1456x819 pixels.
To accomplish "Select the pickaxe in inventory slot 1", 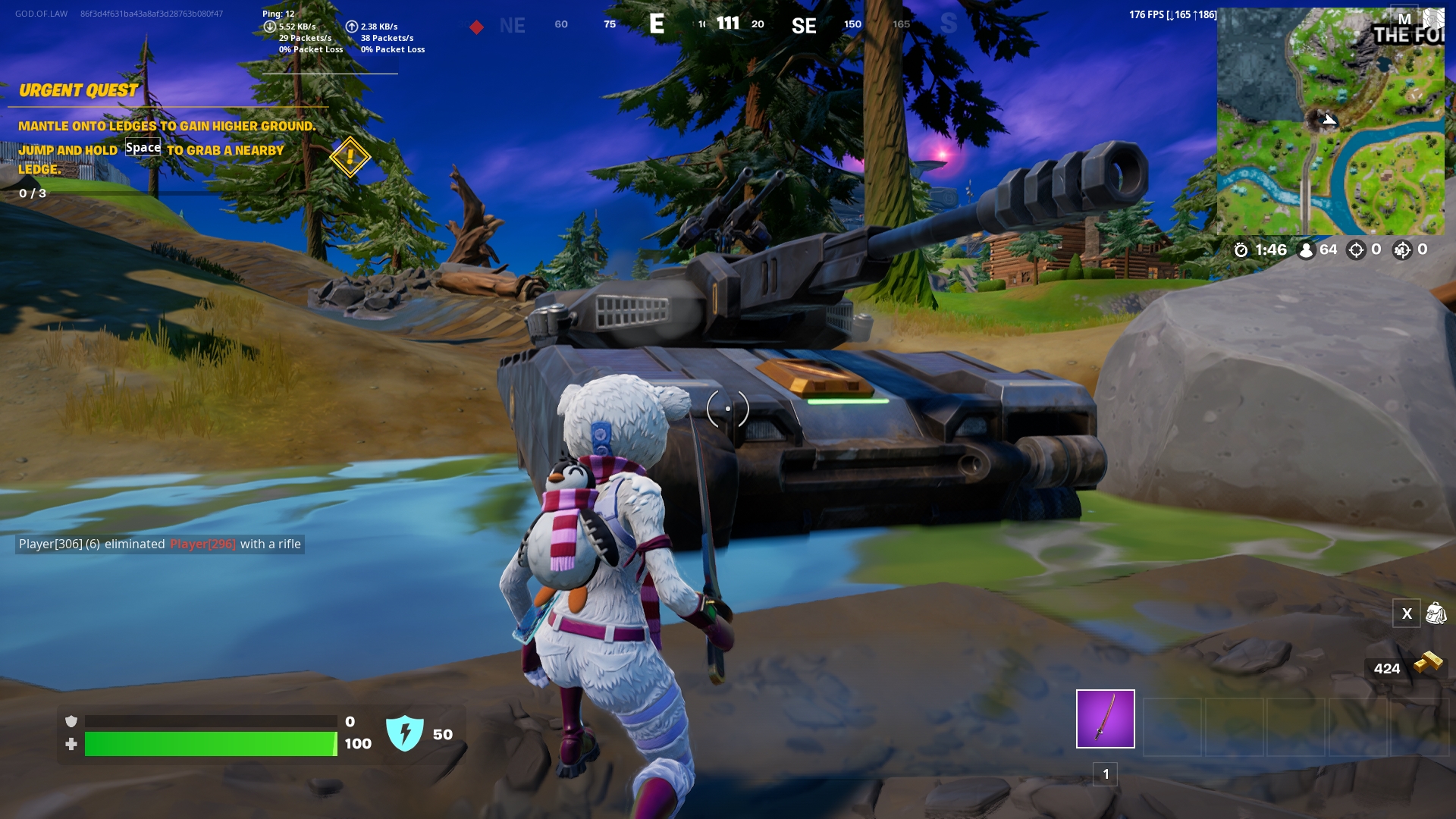I will coord(1105,718).
